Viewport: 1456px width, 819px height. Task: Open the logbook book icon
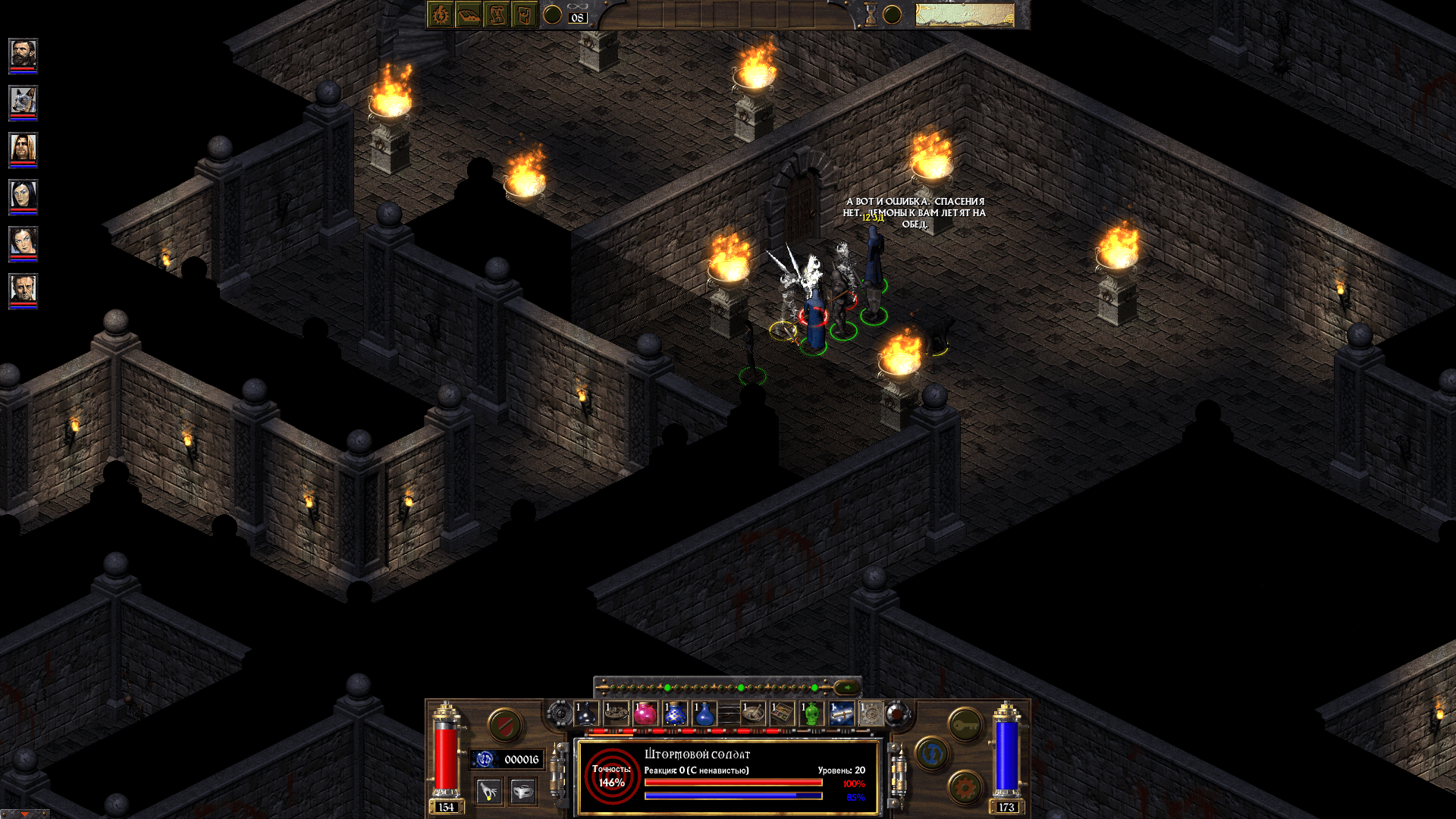coord(469,14)
